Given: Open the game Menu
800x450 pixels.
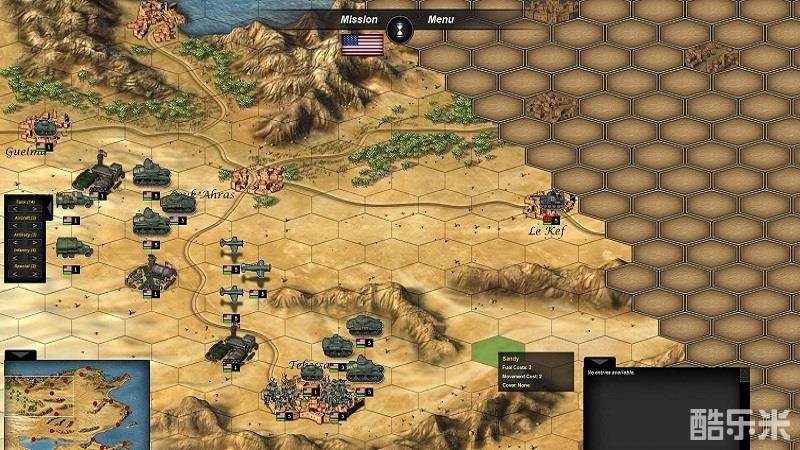Looking at the screenshot, I should [x=440, y=19].
